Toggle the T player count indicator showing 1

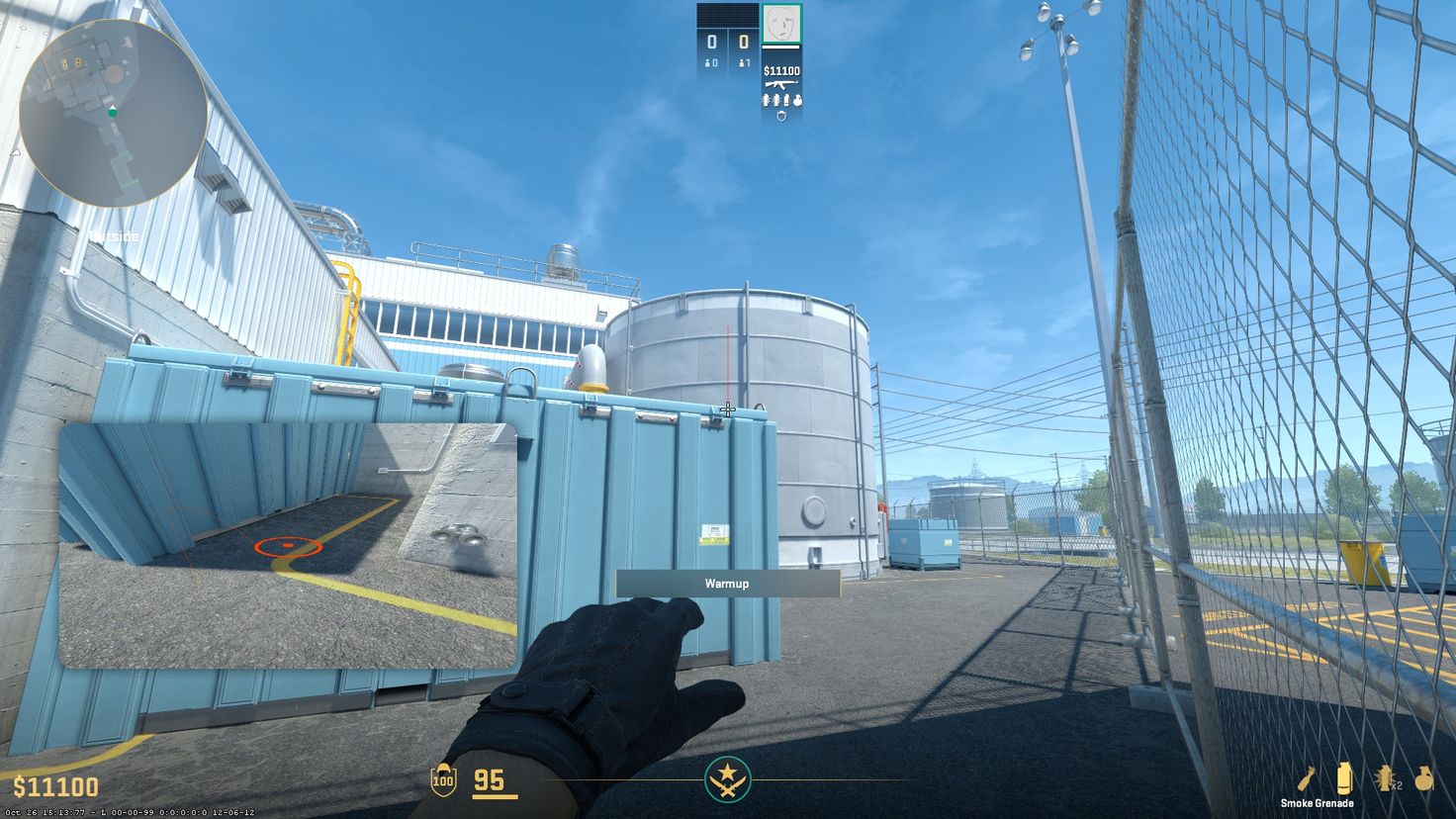click(745, 62)
